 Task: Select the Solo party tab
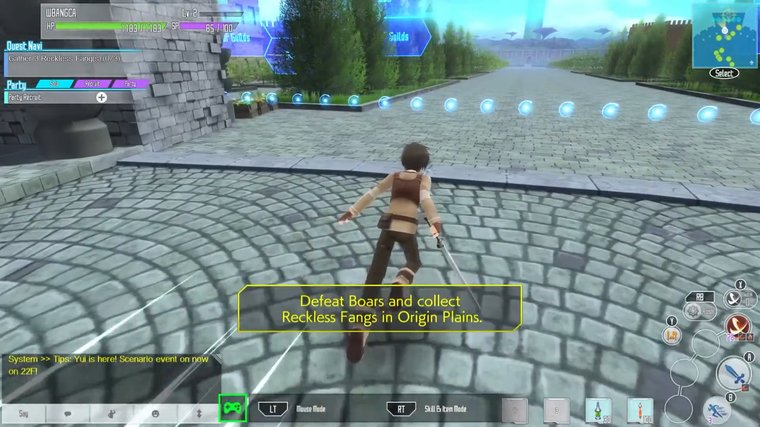[54, 84]
